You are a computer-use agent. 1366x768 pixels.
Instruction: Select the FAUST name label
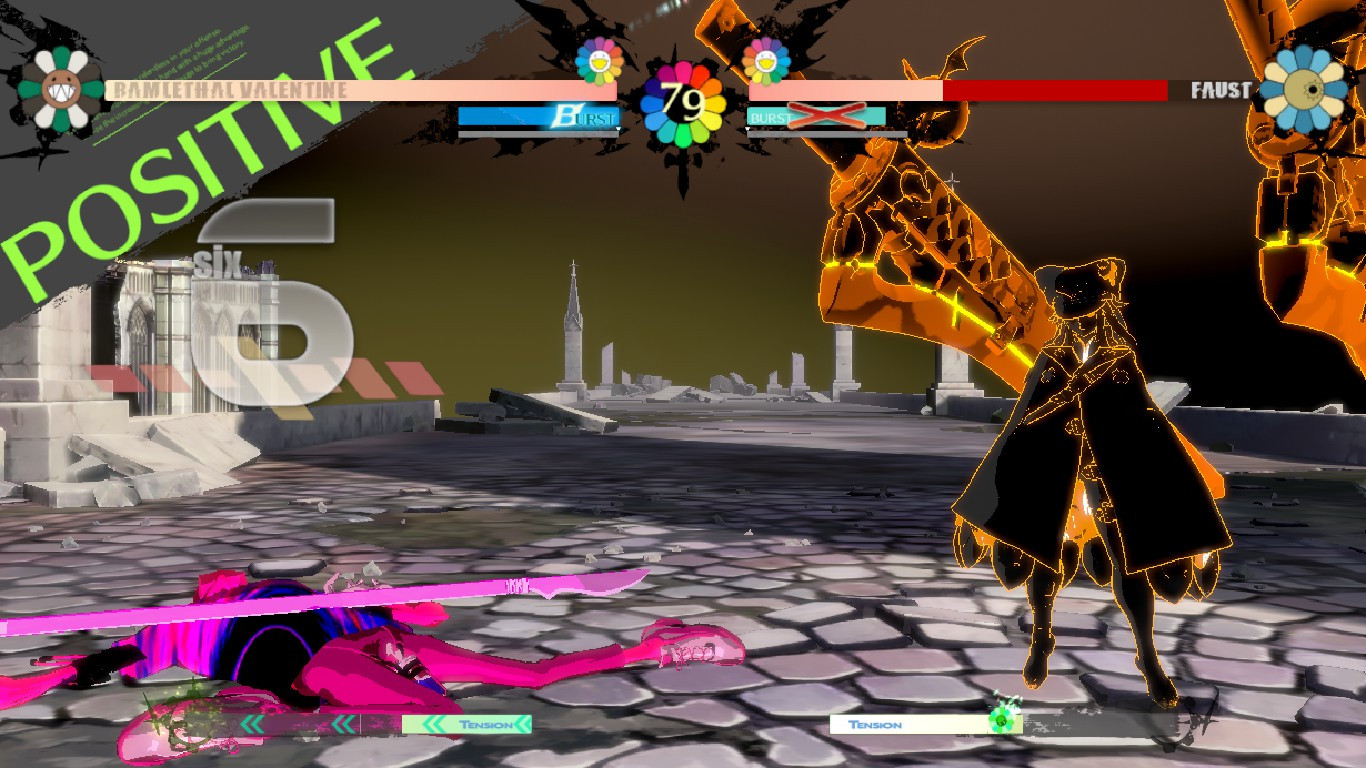[1220, 91]
